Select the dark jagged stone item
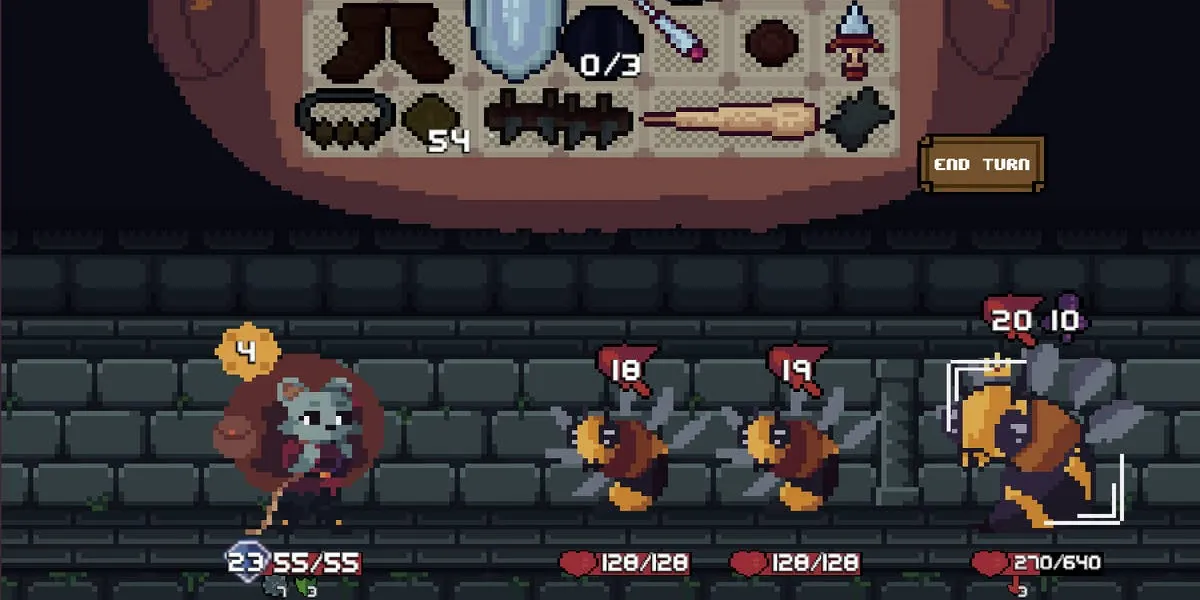The image size is (1200, 600). [x=858, y=120]
